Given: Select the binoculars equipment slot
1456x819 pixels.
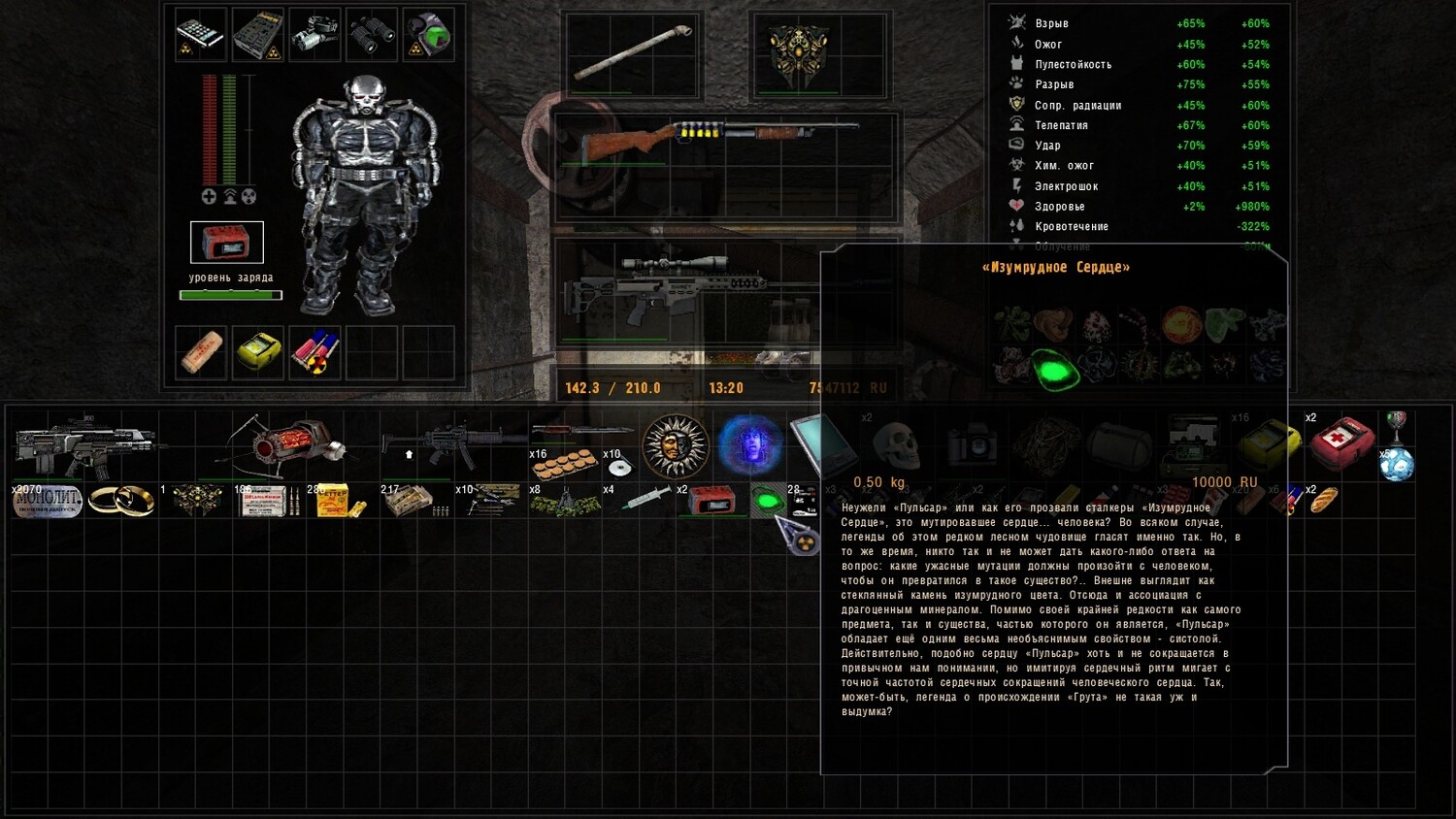Looking at the screenshot, I should tap(372, 35).
